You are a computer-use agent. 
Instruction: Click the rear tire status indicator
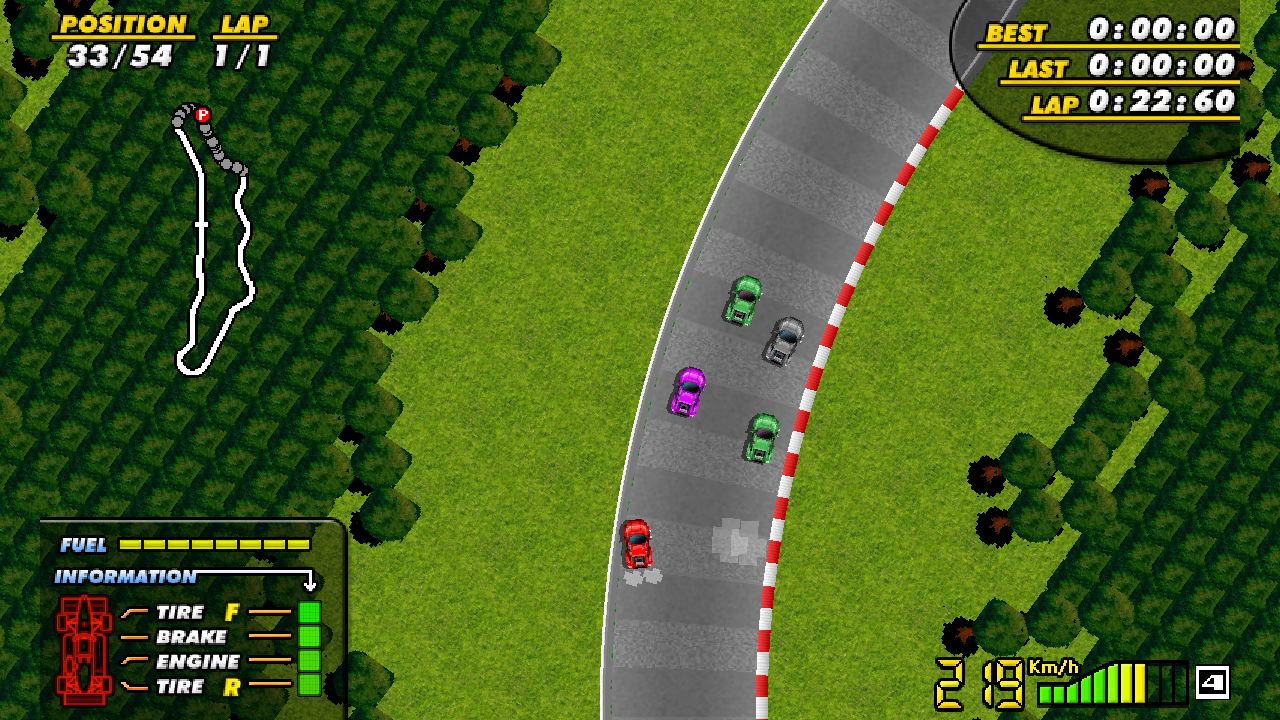(x=309, y=685)
